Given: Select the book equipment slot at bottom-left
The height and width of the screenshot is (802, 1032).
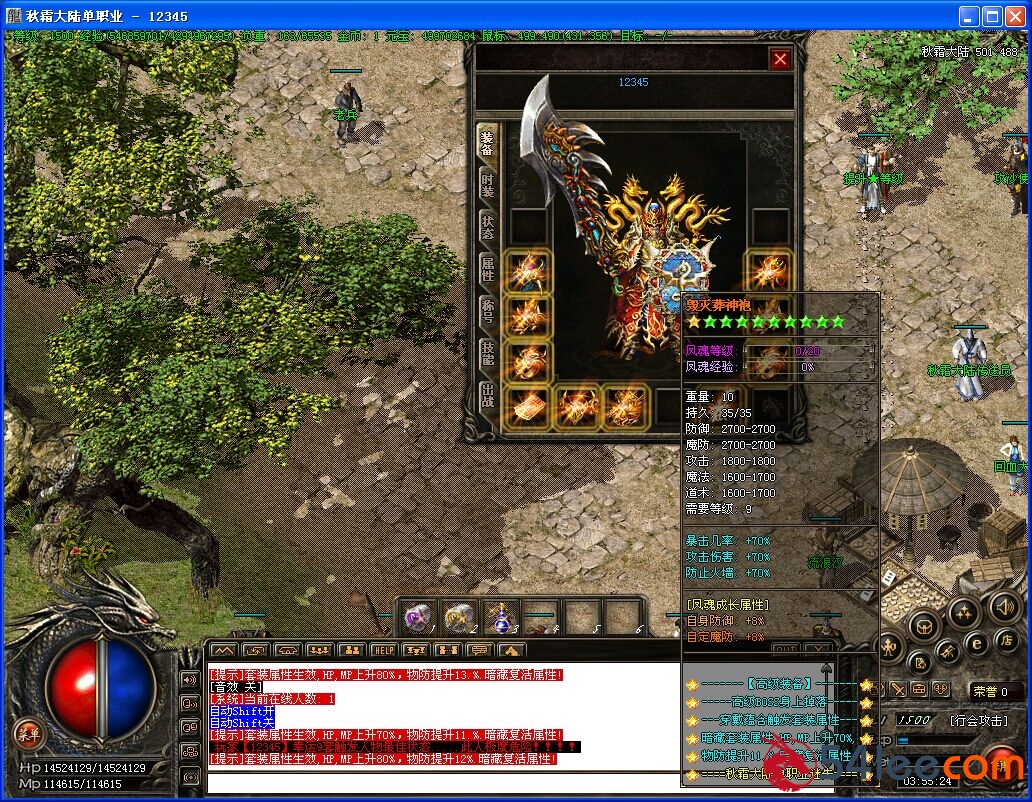Looking at the screenshot, I should (x=526, y=406).
